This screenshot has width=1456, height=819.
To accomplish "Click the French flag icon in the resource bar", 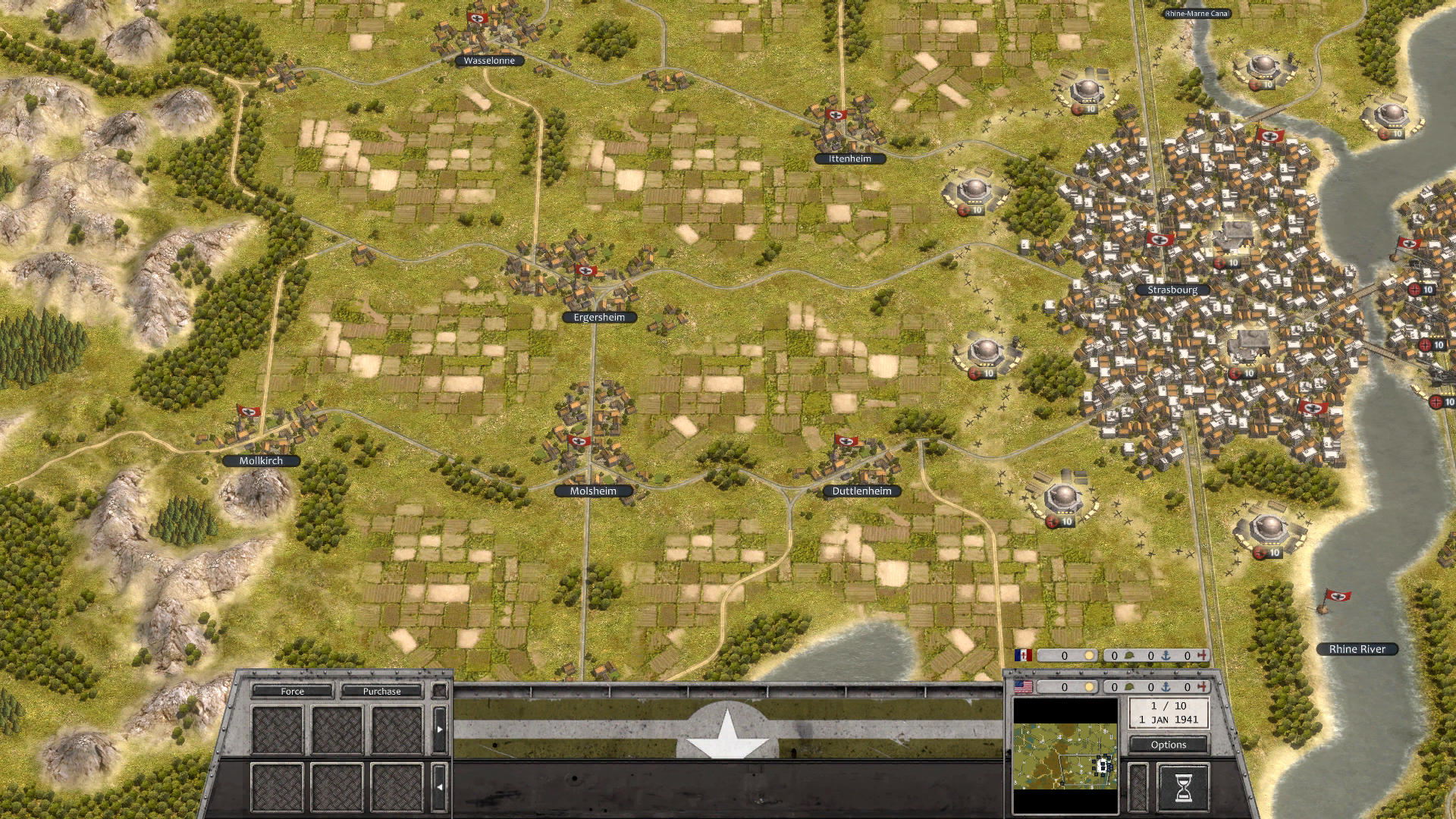I will click(x=1022, y=655).
